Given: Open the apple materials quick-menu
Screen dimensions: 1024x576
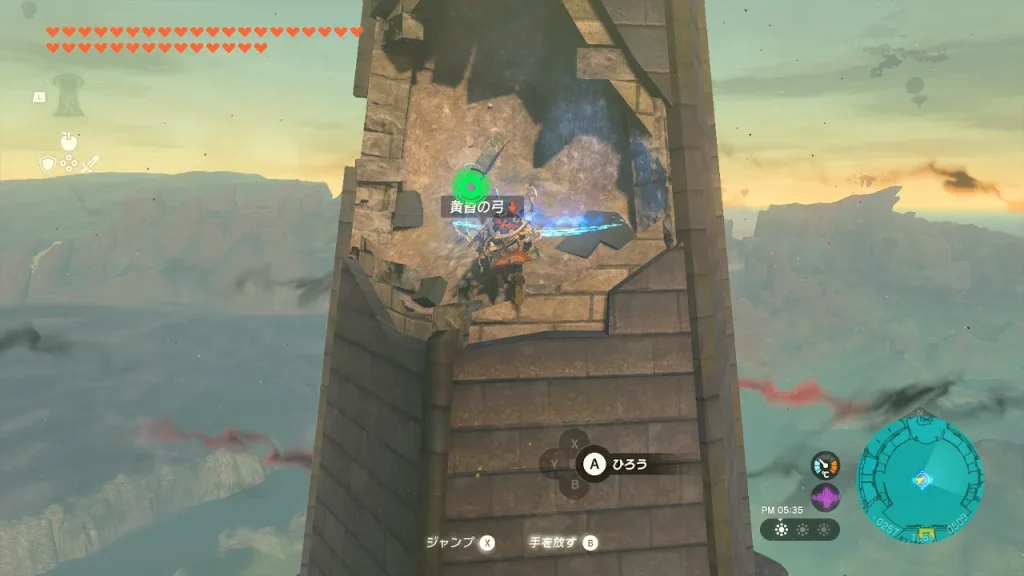Looking at the screenshot, I should point(68,142).
